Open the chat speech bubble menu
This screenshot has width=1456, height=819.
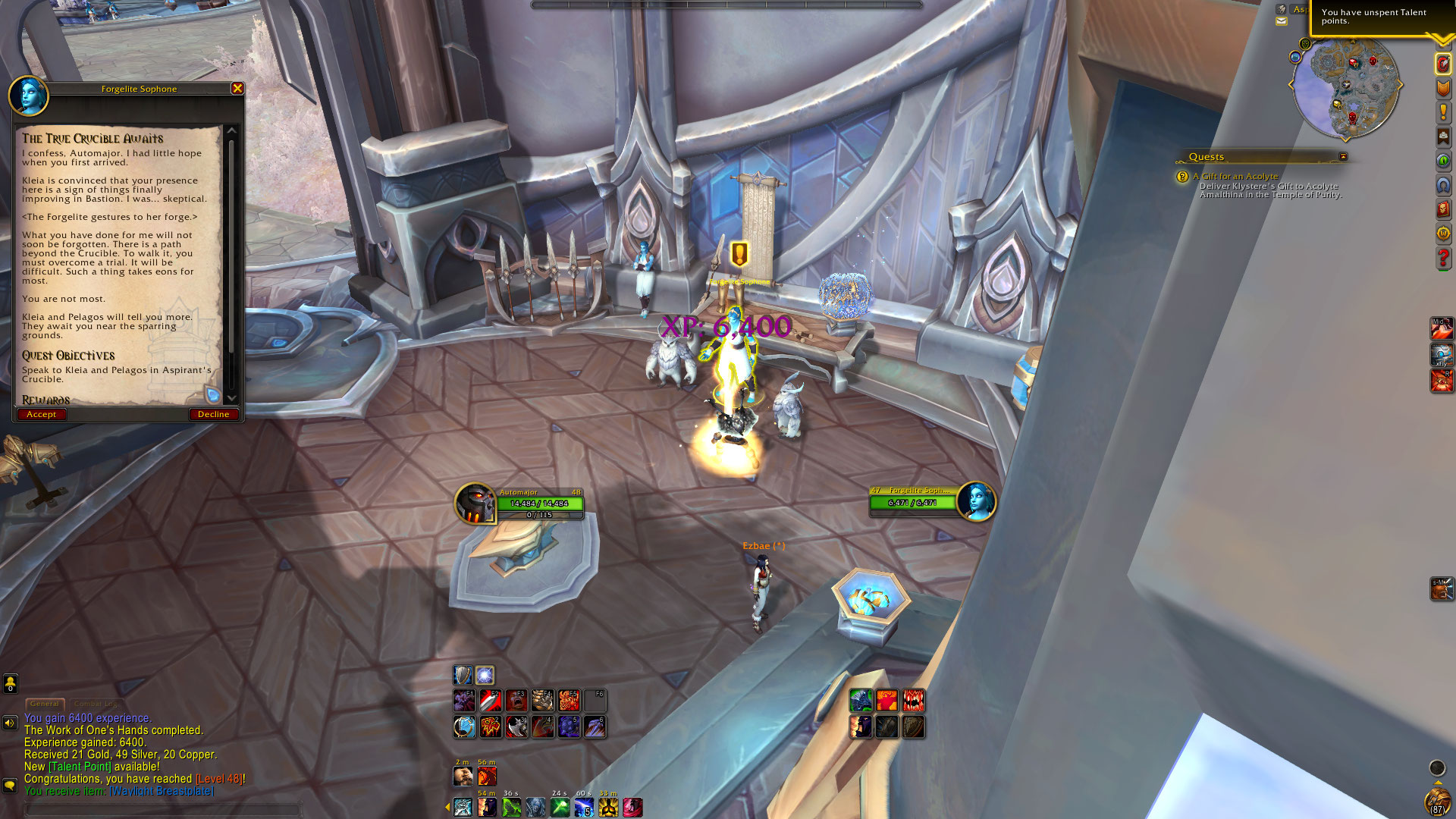pos(10,785)
